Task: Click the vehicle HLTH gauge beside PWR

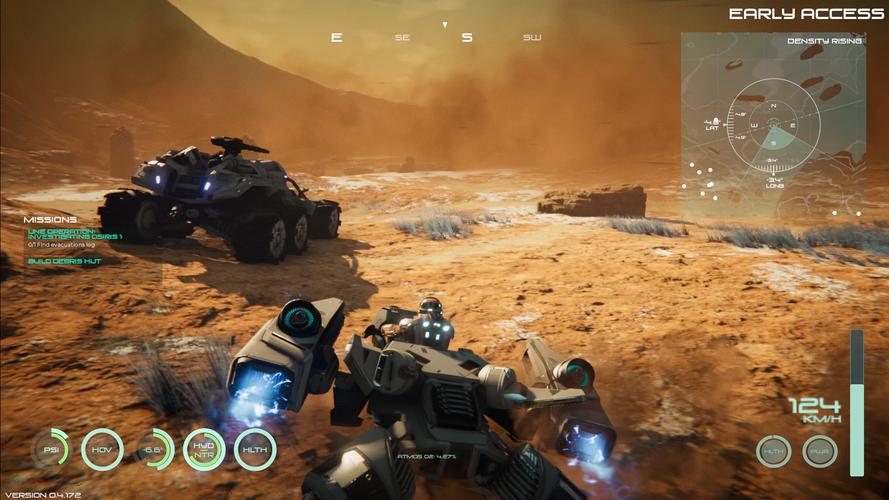Action: (773, 451)
